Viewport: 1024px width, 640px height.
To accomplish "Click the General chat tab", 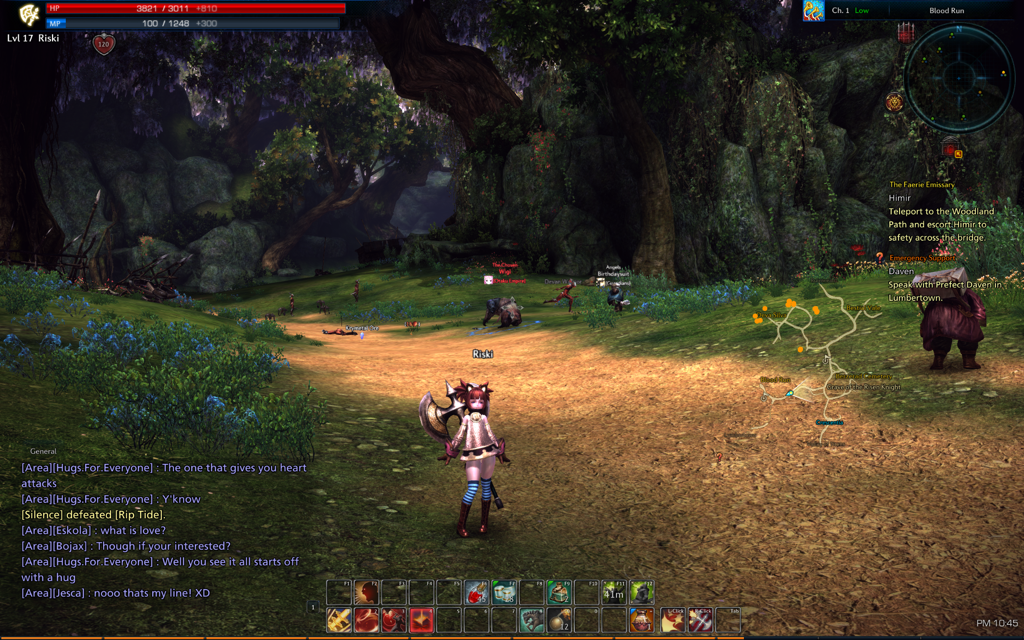I will tap(43, 451).
